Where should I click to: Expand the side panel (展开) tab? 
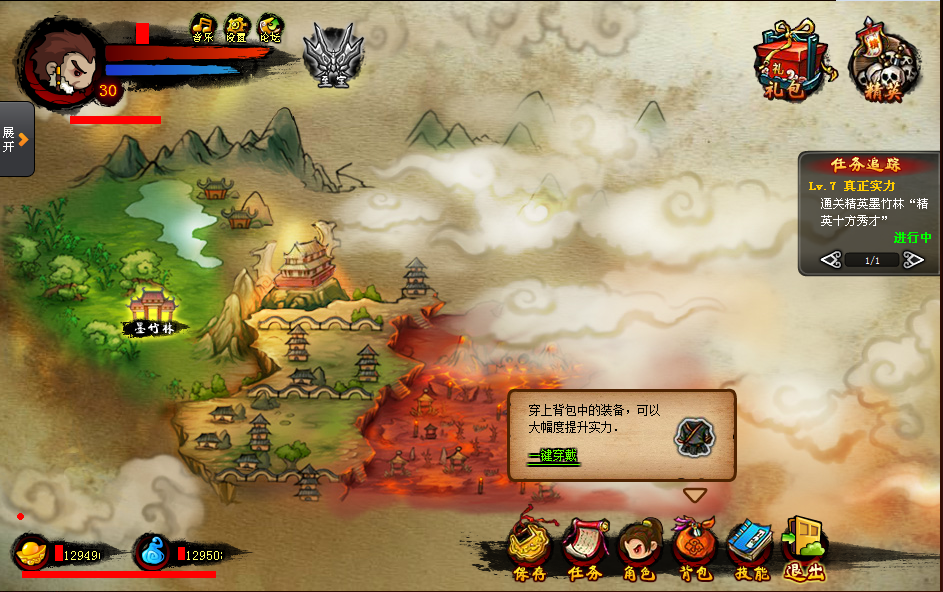tap(17, 139)
